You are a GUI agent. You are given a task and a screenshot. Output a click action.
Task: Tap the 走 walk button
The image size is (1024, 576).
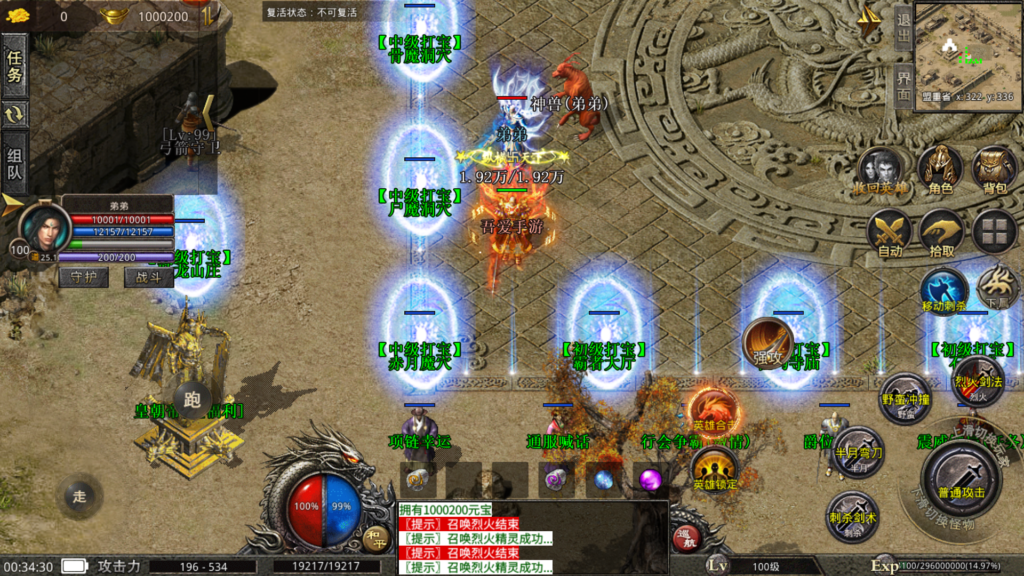coord(80,496)
